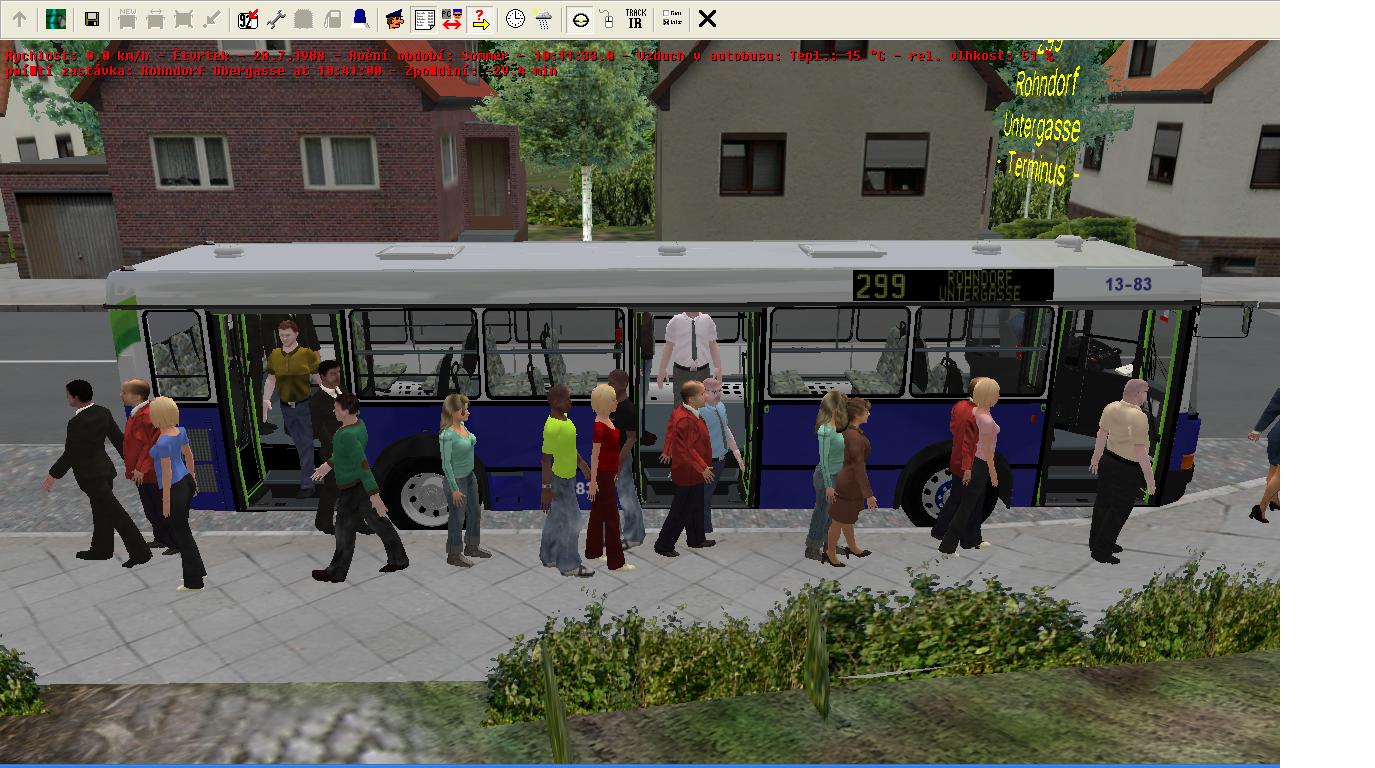Click the blue siren light icon
This screenshot has width=1375, height=768.
click(360, 19)
